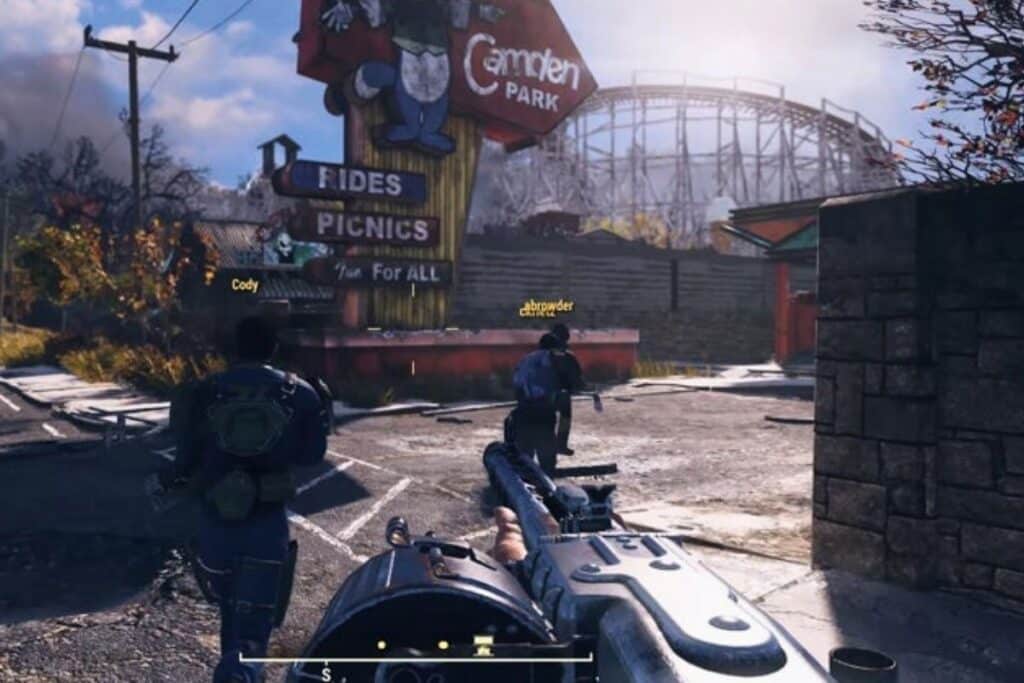
Task: Click the Cody player nametag
Action: (245, 285)
